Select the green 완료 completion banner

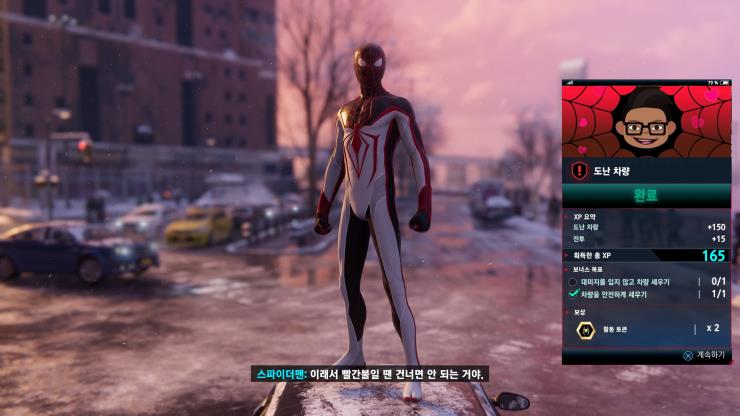[646, 195]
